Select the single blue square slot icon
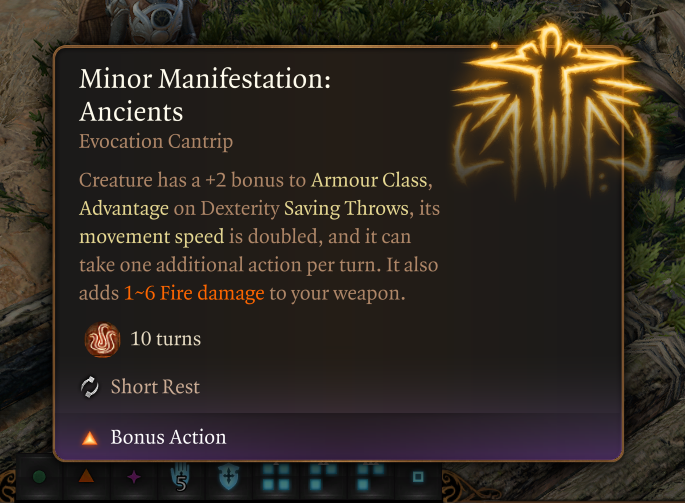This screenshot has height=503, width=685. coord(419,479)
